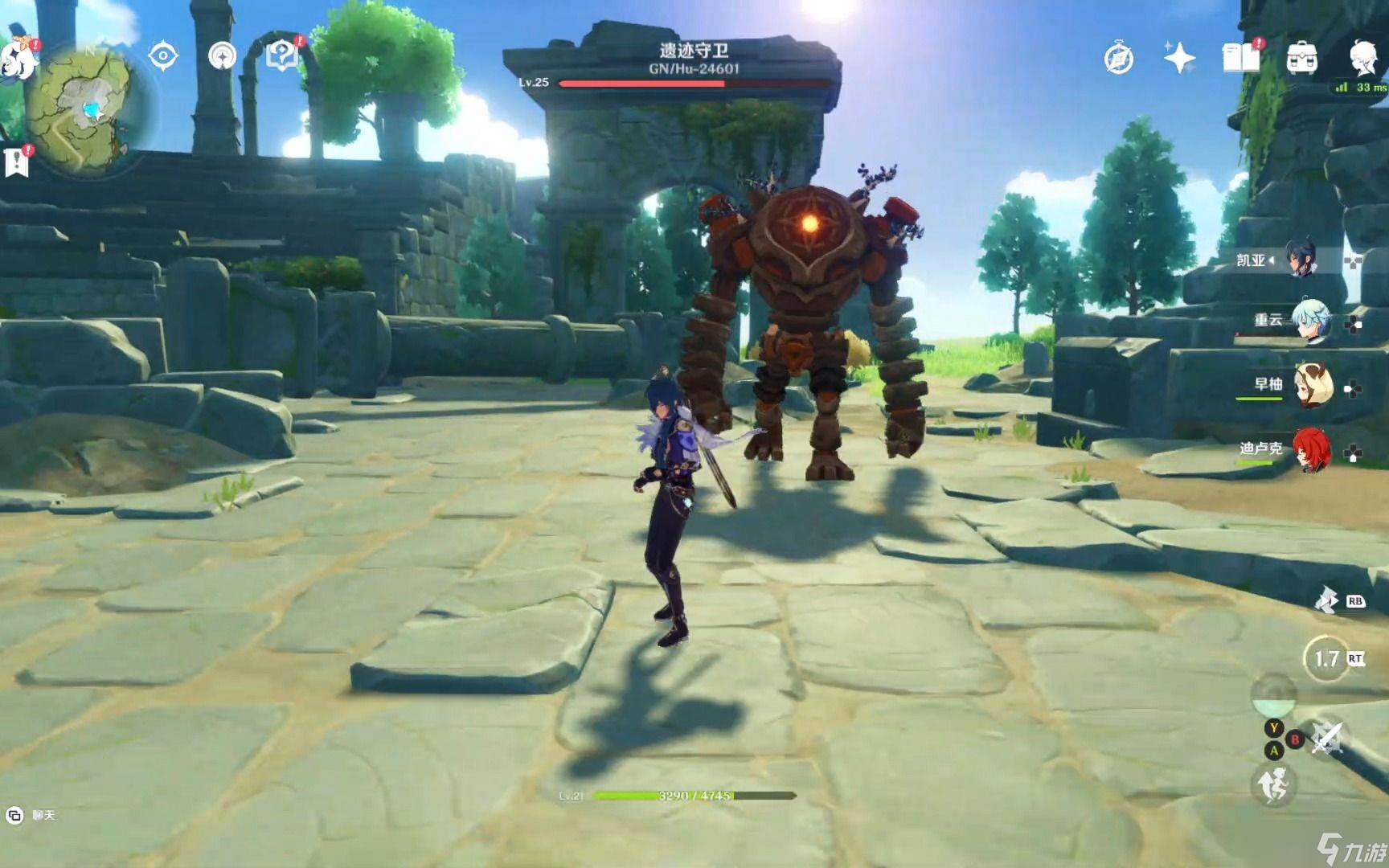Screen dimensions: 1389x868
Task: Open the Adventurer Handbook book icon
Action: (x=1240, y=58)
